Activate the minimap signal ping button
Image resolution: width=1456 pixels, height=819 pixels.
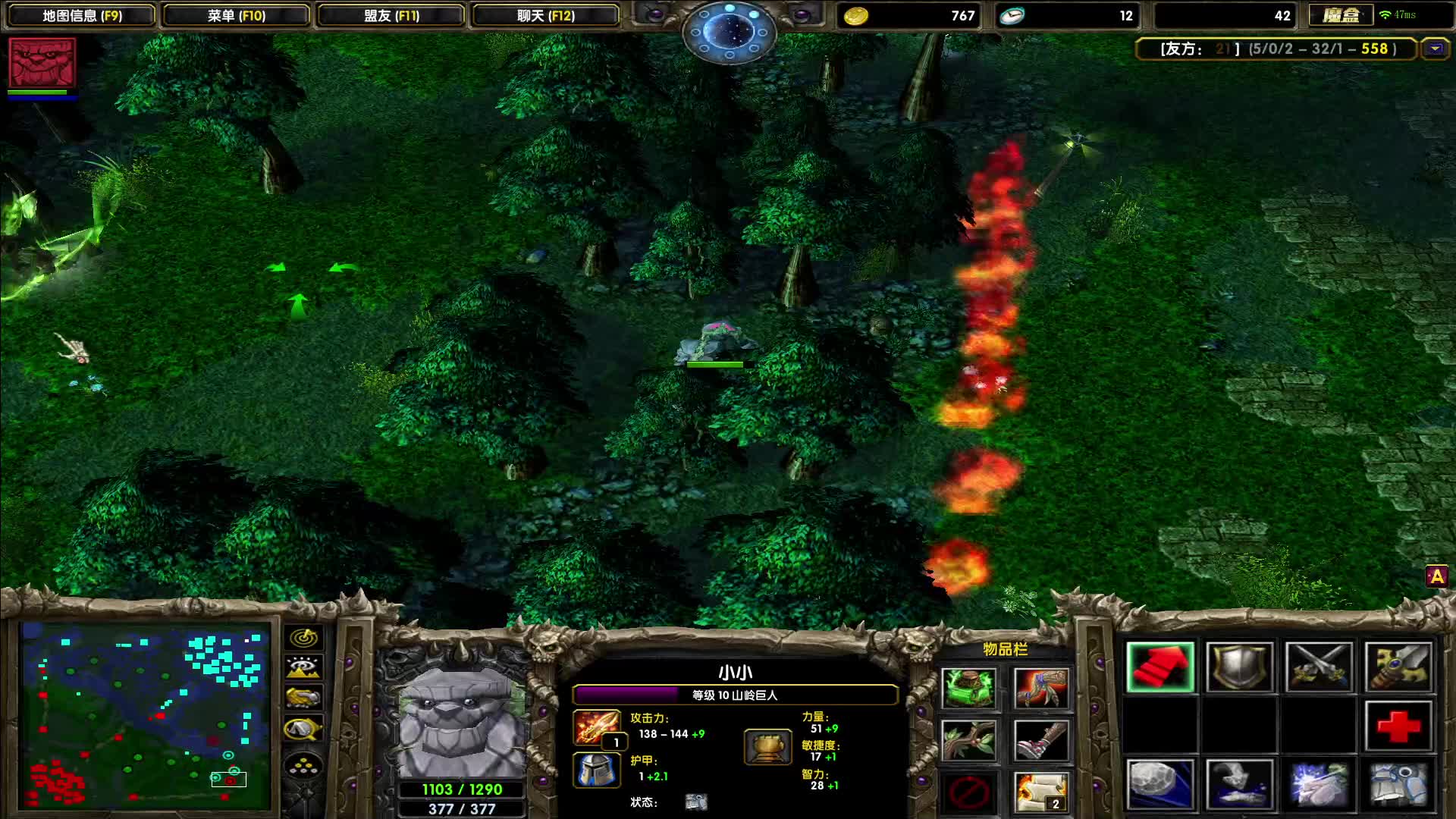click(303, 639)
